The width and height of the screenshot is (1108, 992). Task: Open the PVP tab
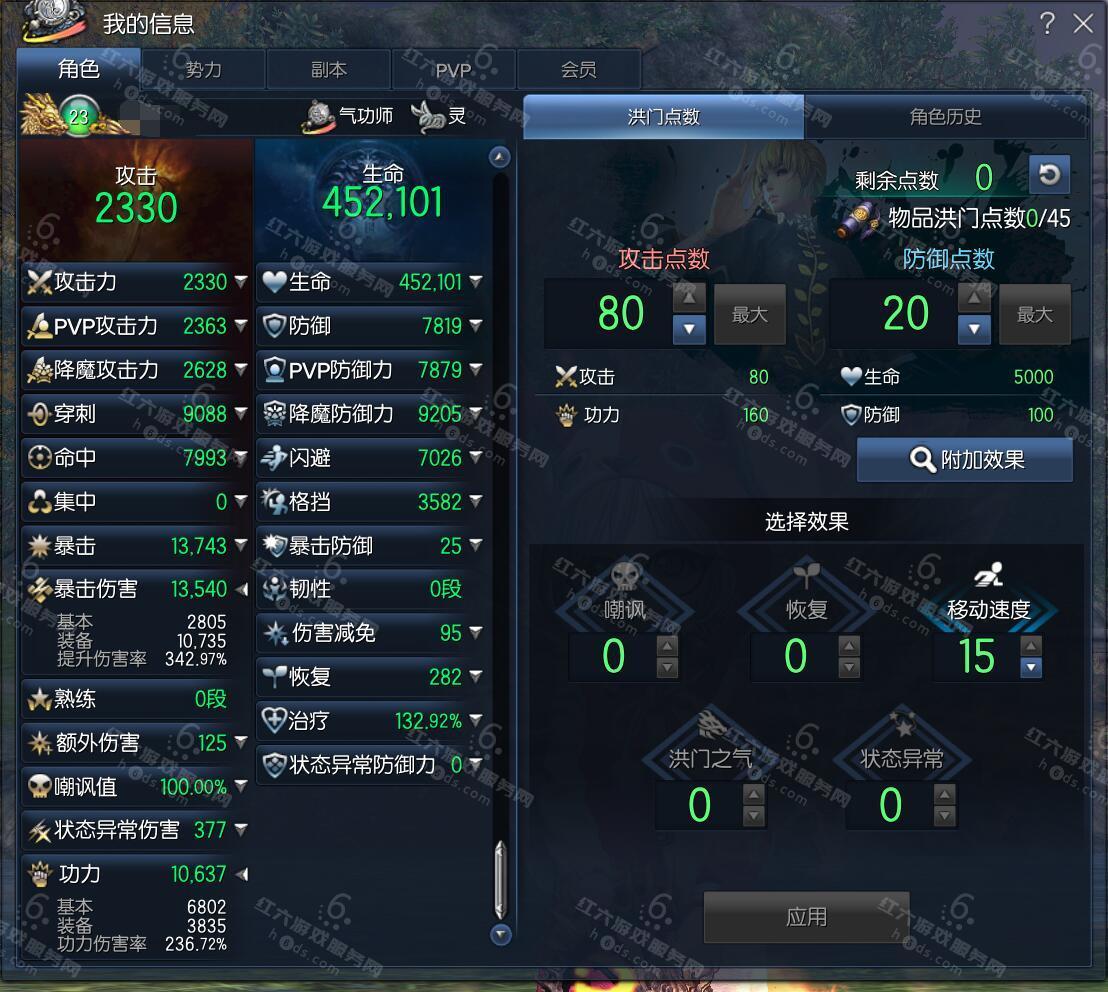click(x=453, y=70)
